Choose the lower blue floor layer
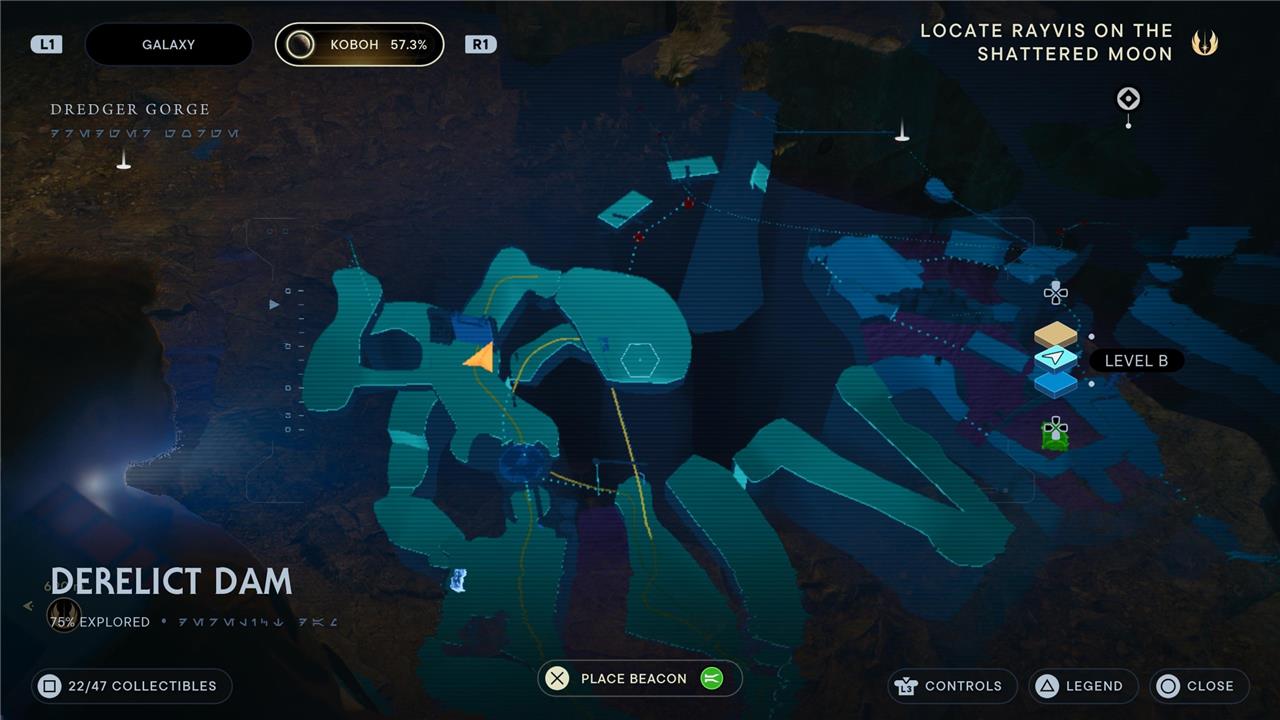The width and height of the screenshot is (1280, 720). tap(1056, 383)
